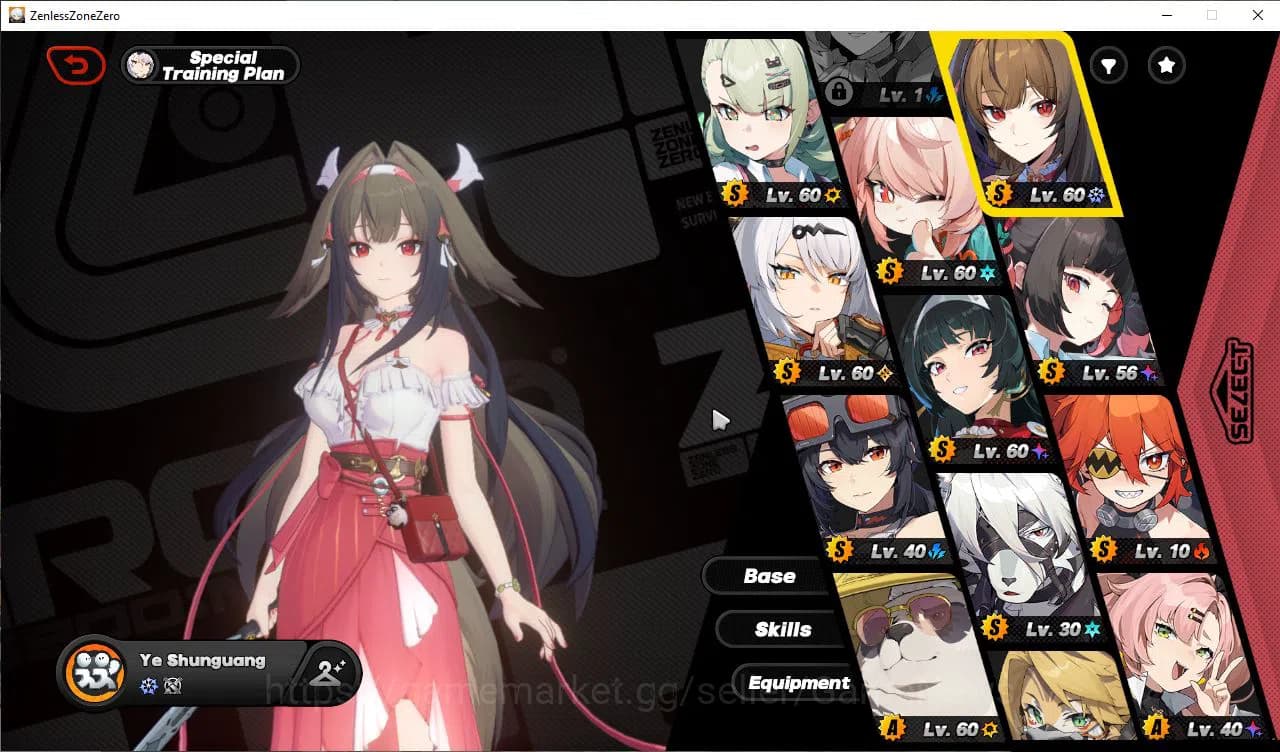
Task: Expand the Special Training Plan banner
Action: pyautogui.click(x=209, y=65)
